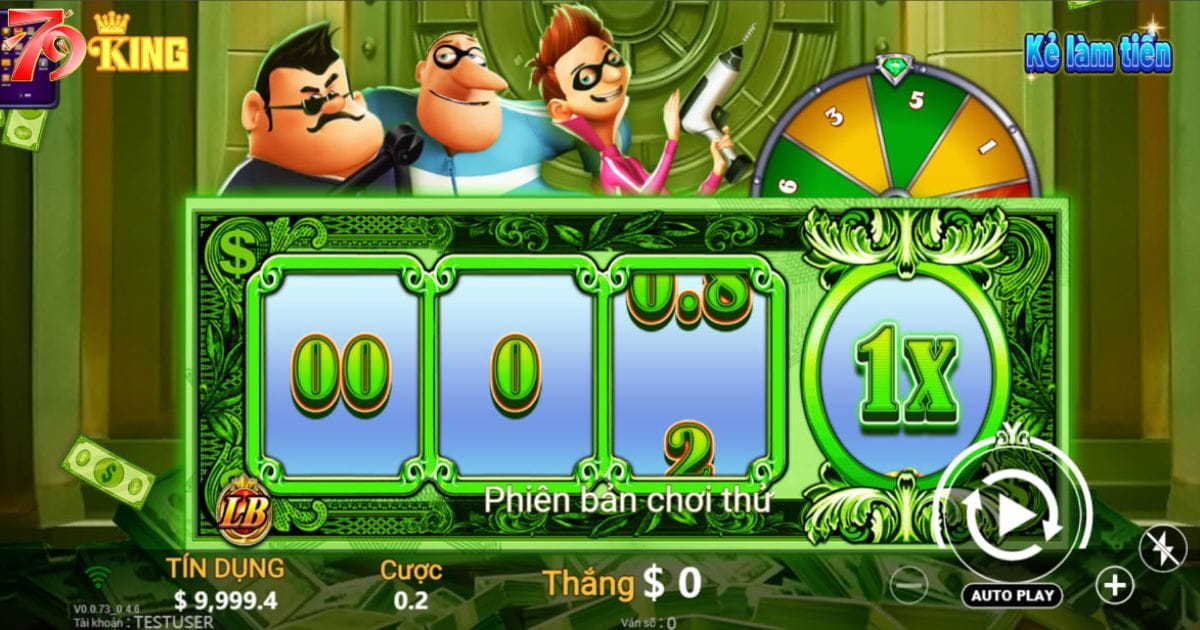Increase the bet with the plus button
Viewport: 1200px width, 630px height.
click(1114, 585)
